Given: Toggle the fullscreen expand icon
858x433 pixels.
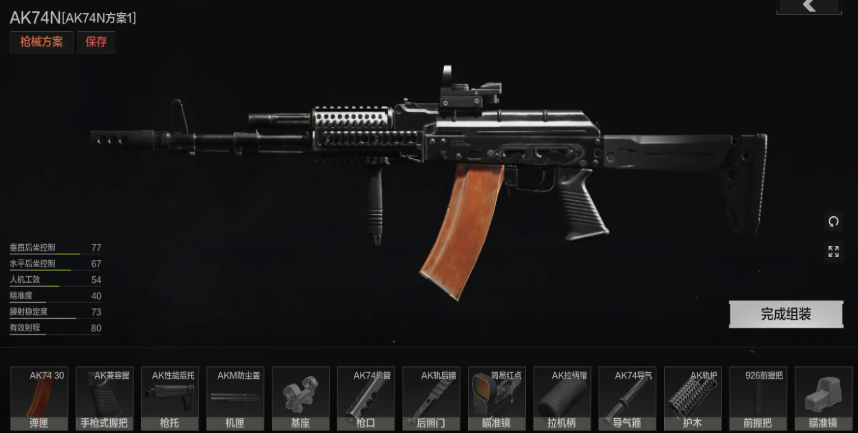Looking at the screenshot, I should (833, 252).
